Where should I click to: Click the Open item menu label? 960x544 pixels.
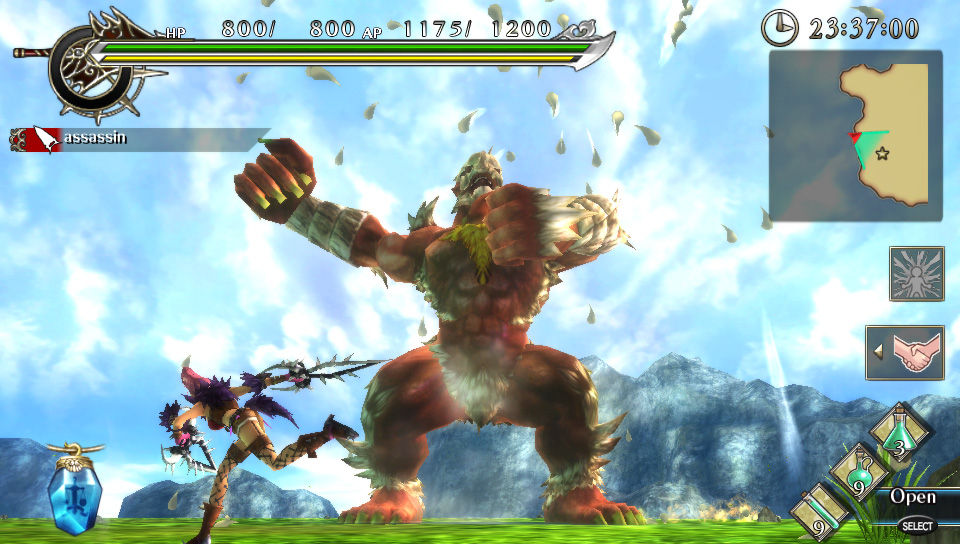[913, 497]
